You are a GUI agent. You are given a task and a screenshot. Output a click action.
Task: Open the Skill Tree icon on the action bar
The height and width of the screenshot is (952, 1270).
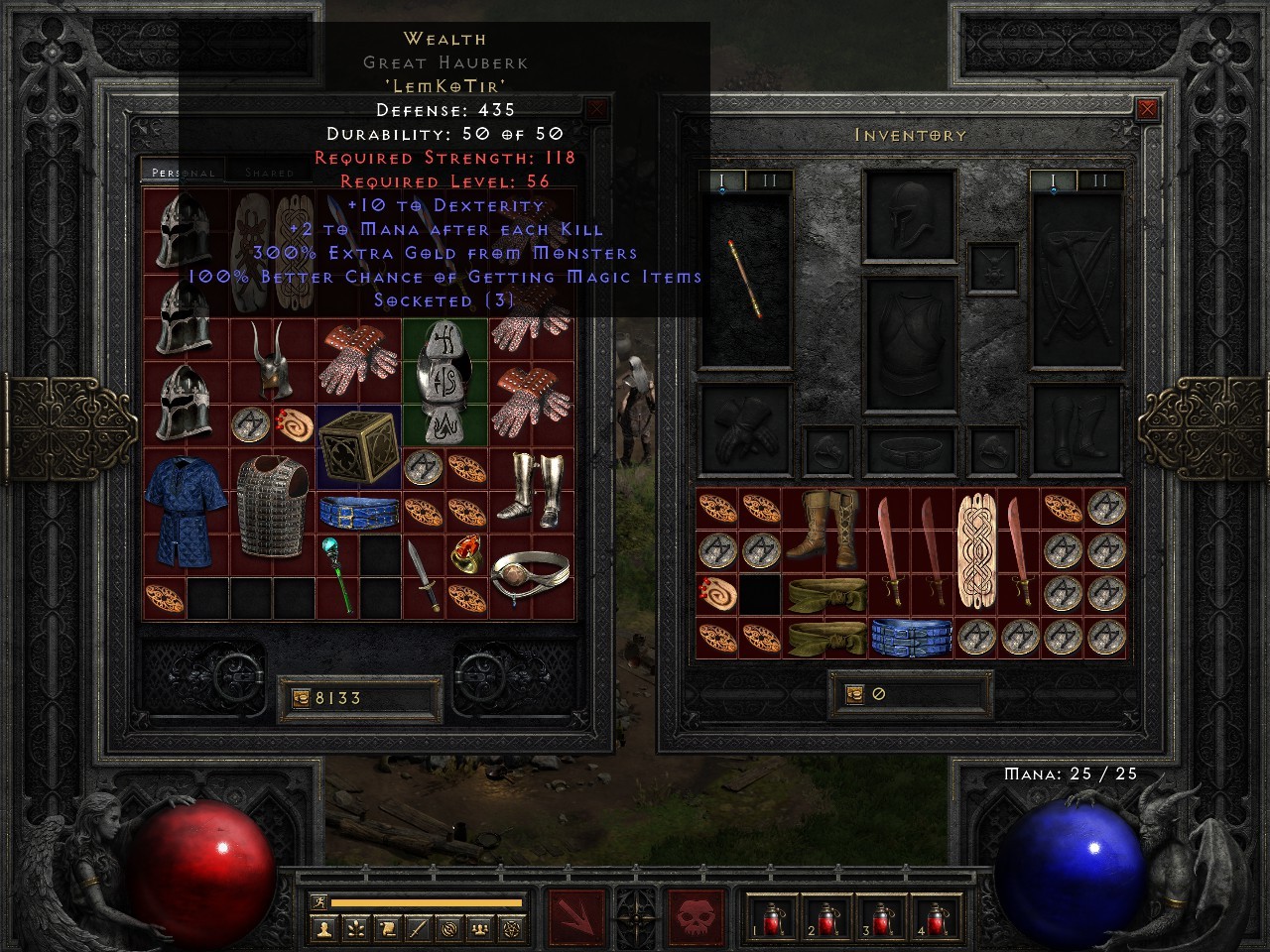(354, 928)
